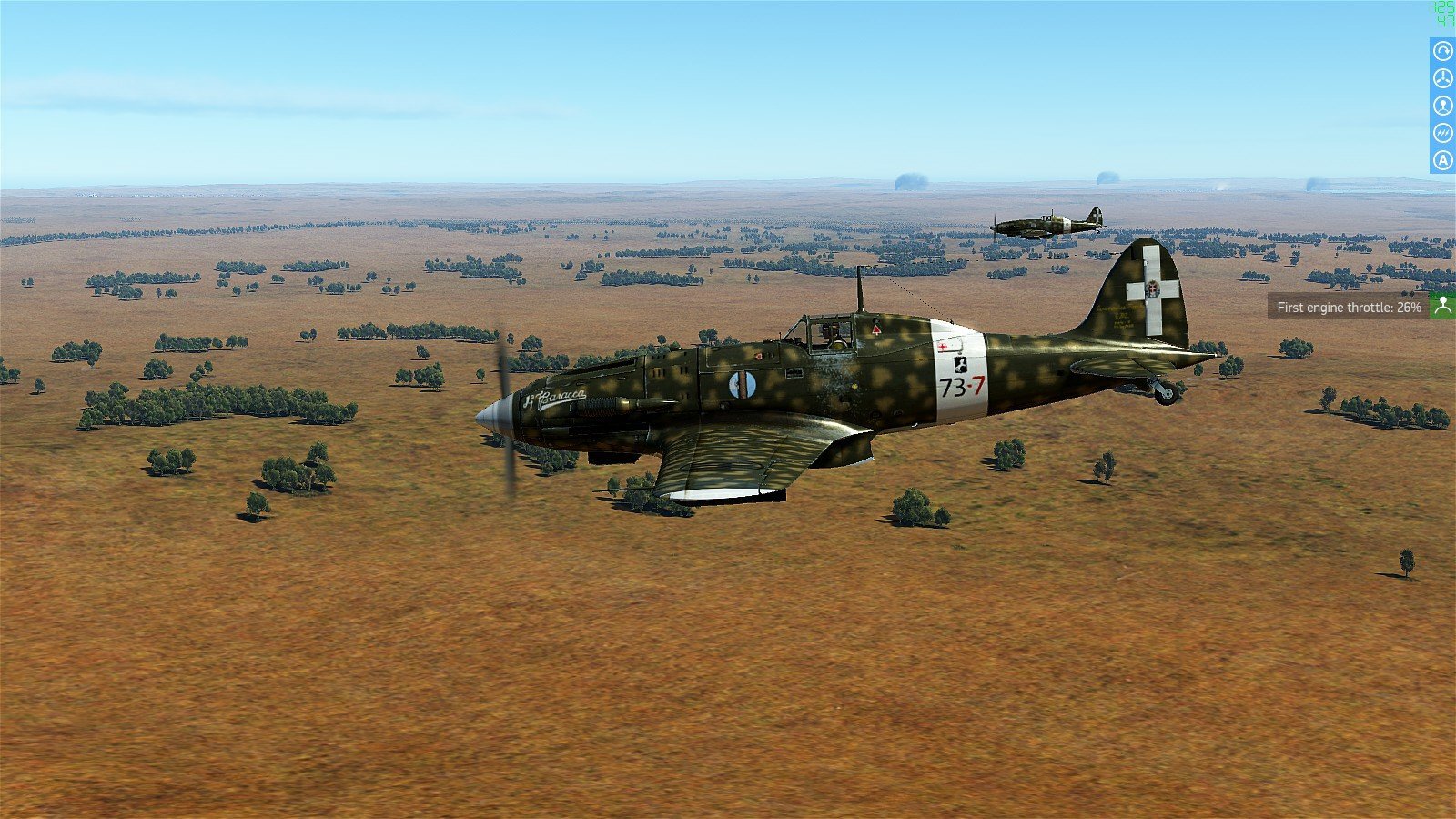This screenshot has width=1456, height=819.
Task: Click the circled letter A icon
Action: [x=1442, y=160]
